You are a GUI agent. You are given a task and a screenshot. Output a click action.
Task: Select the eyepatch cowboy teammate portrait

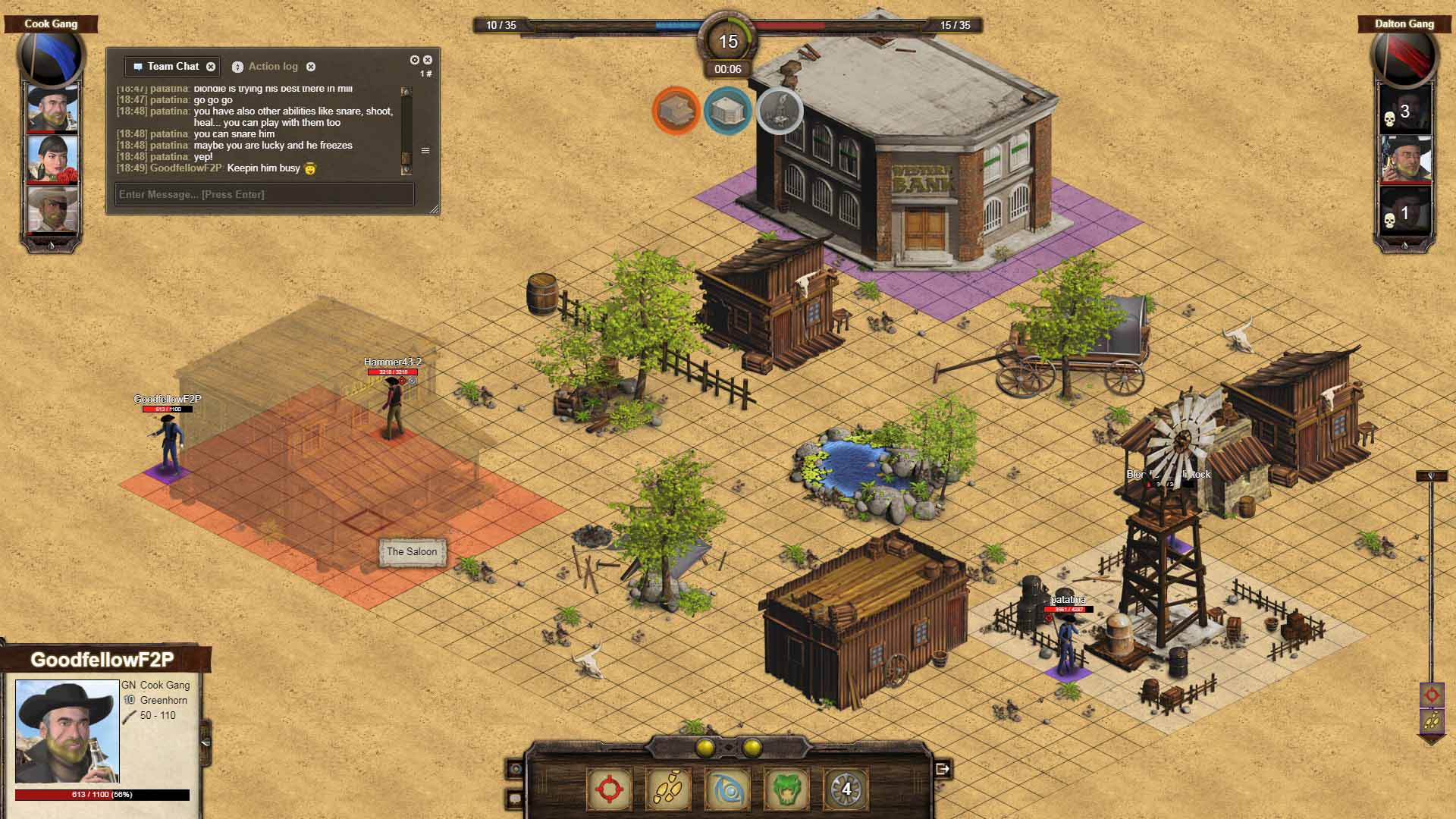click(52, 209)
